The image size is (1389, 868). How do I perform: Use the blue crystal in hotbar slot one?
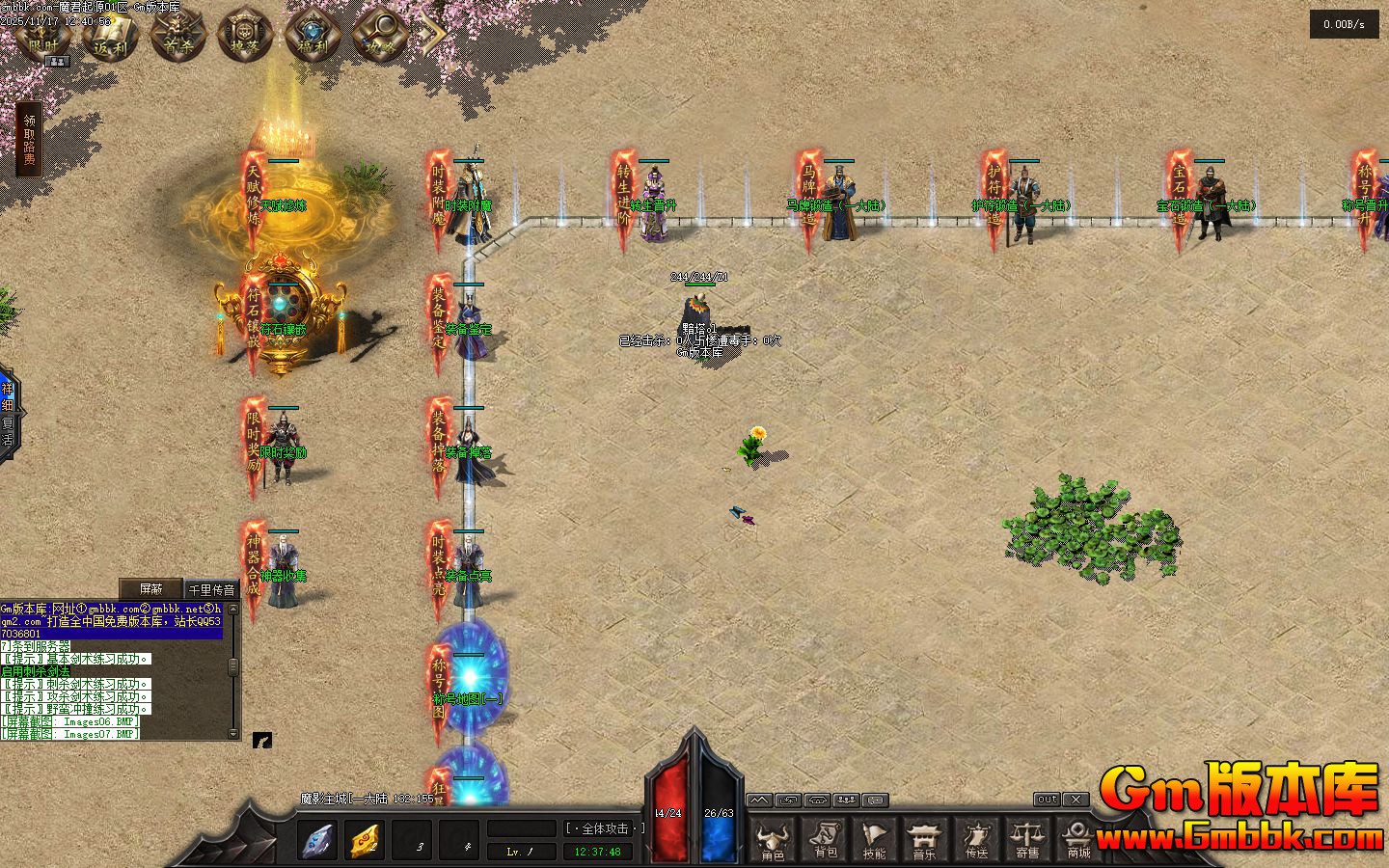(317, 841)
